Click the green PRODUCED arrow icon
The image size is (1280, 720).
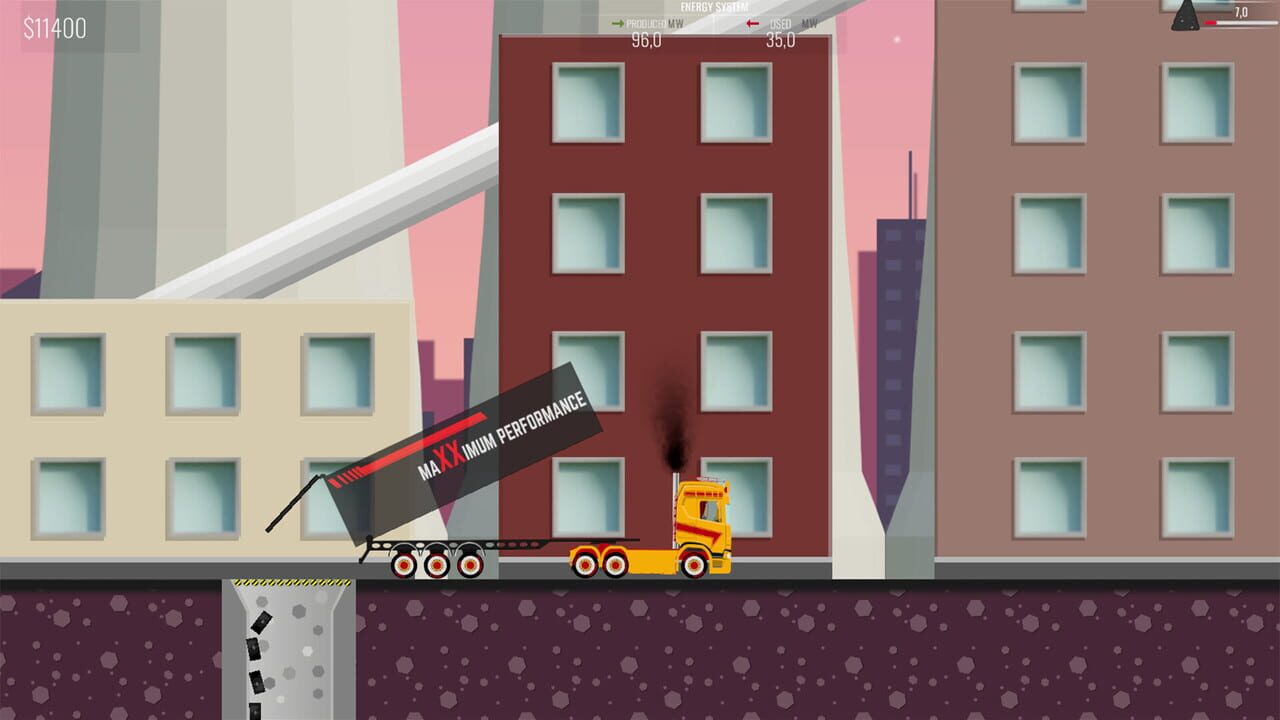pos(617,23)
